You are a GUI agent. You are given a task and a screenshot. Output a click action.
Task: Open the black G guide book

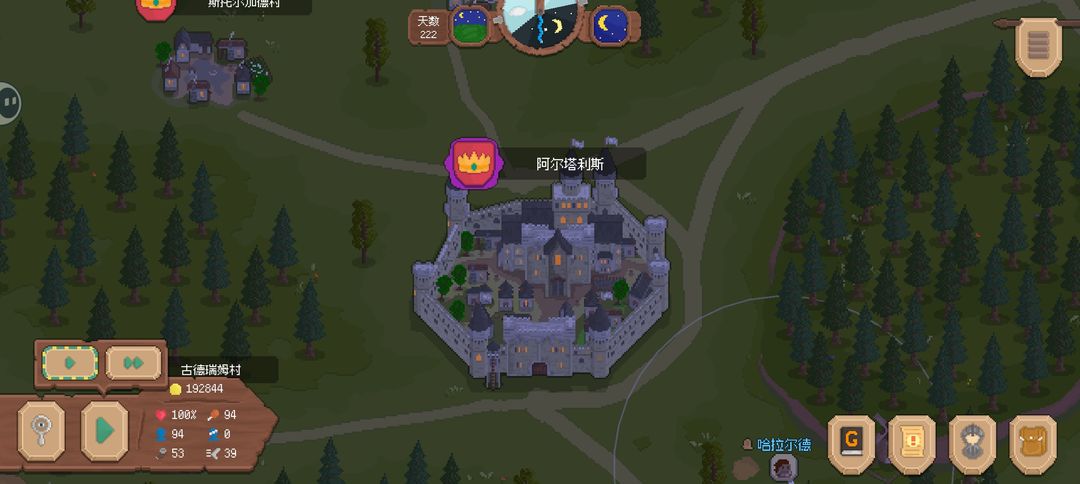pyautogui.click(x=852, y=443)
